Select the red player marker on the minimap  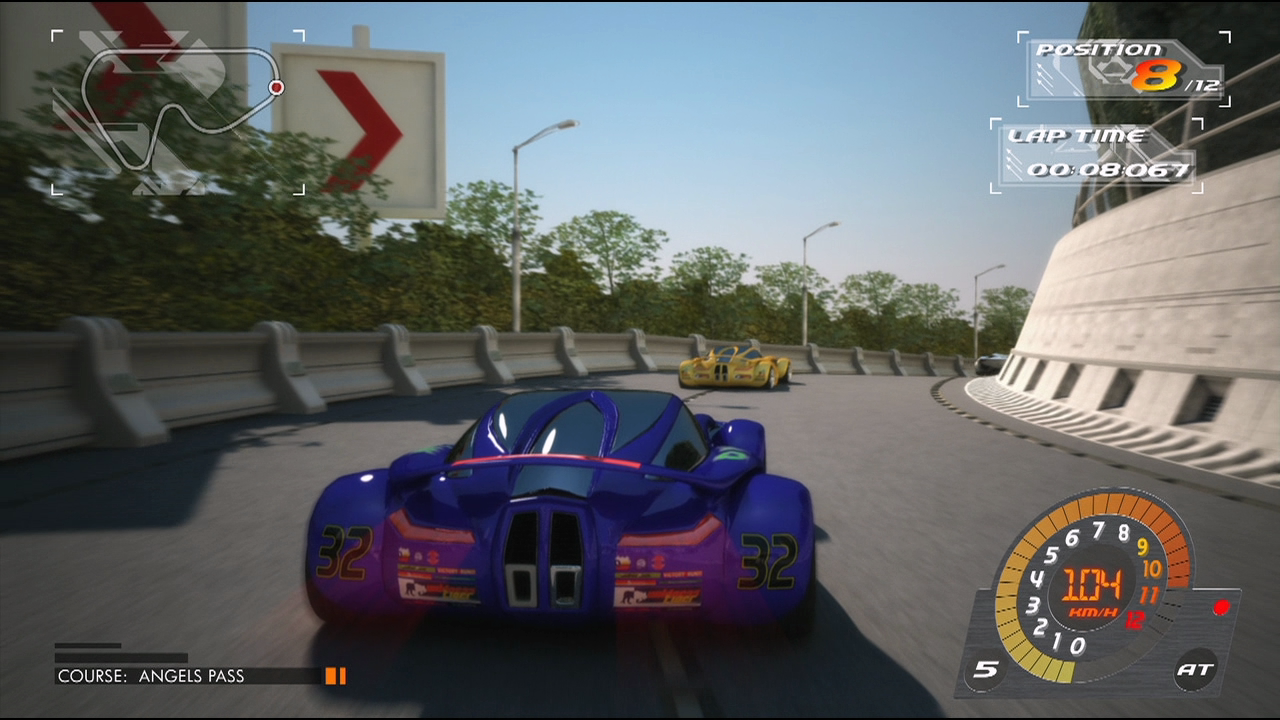(x=276, y=88)
